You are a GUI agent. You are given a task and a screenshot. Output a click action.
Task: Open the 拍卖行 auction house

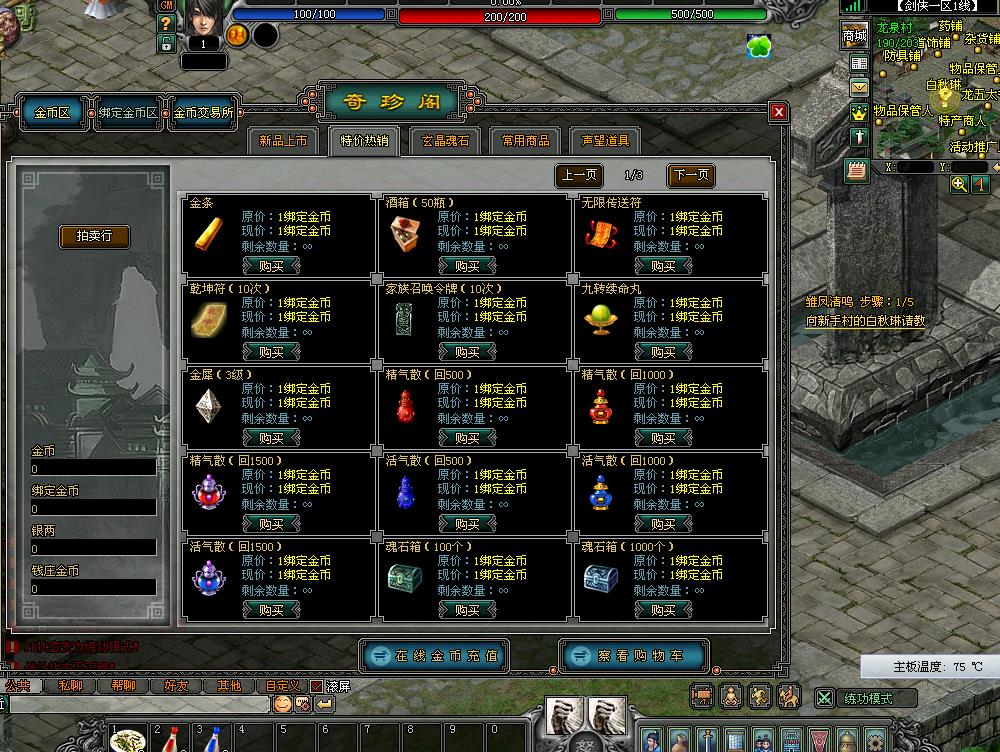coord(95,236)
